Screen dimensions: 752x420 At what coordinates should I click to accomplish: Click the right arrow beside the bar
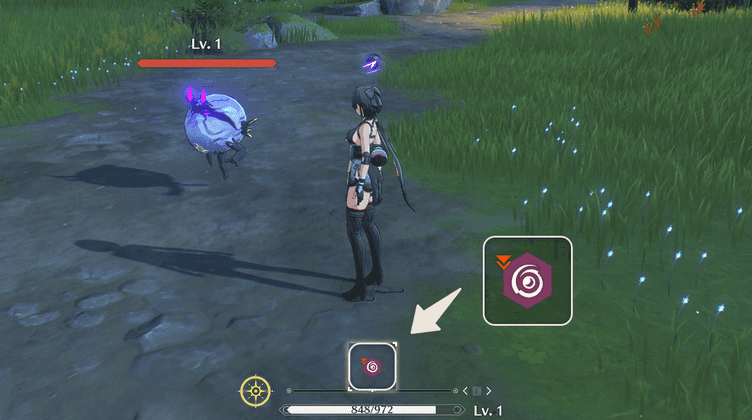[490, 390]
